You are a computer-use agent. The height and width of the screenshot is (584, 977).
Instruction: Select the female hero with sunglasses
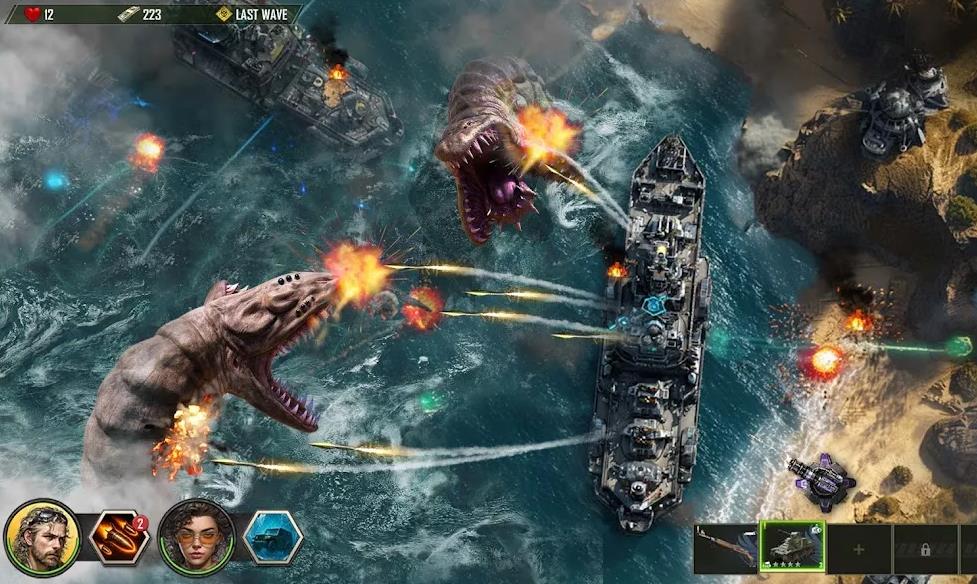[x=196, y=539]
